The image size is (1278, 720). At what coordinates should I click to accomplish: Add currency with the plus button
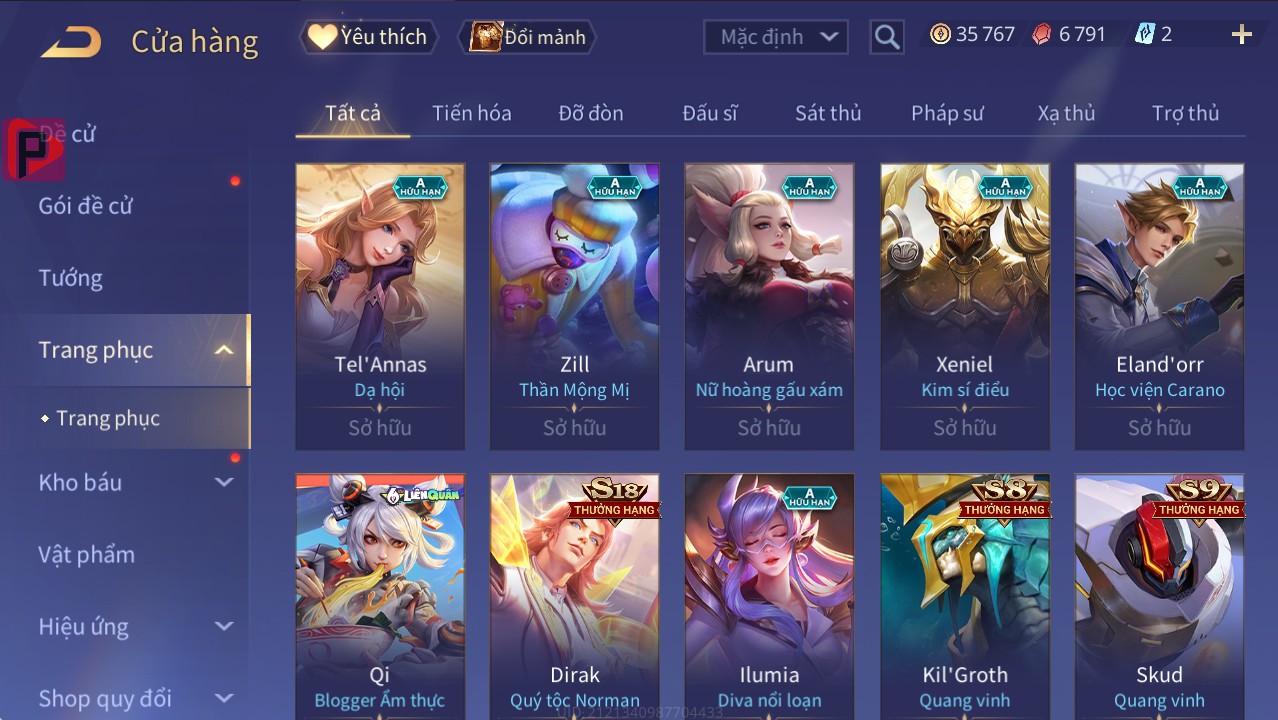pyautogui.click(x=1241, y=35)
